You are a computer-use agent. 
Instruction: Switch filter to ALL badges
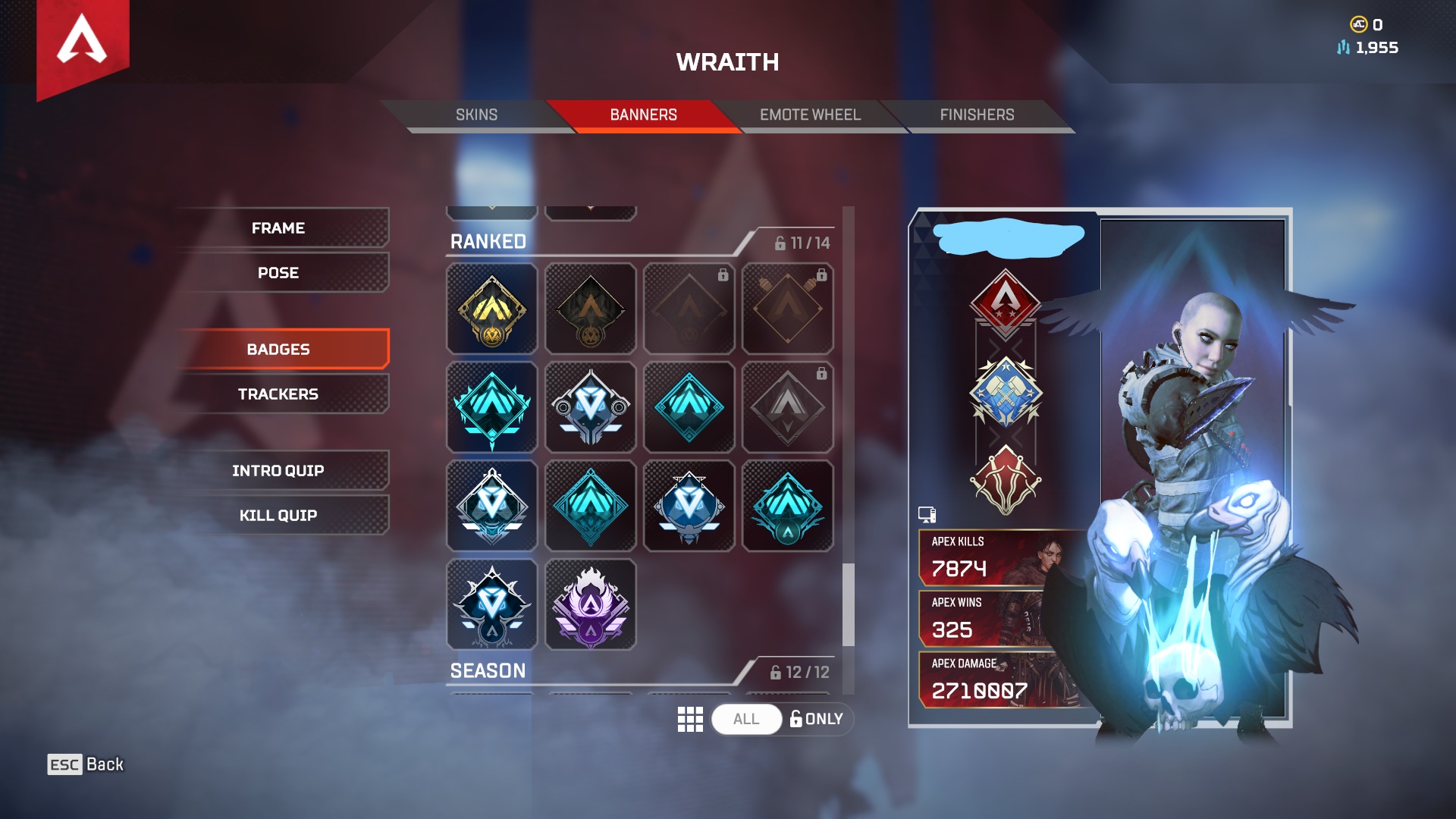[x=745, y=719]
